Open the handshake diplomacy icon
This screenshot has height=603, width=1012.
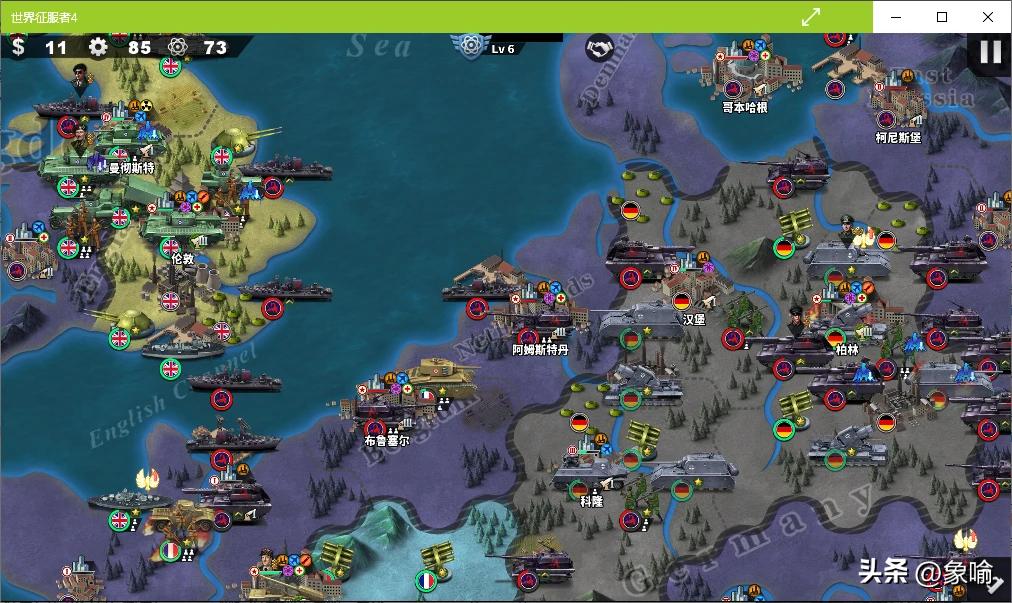click(599, 47)
